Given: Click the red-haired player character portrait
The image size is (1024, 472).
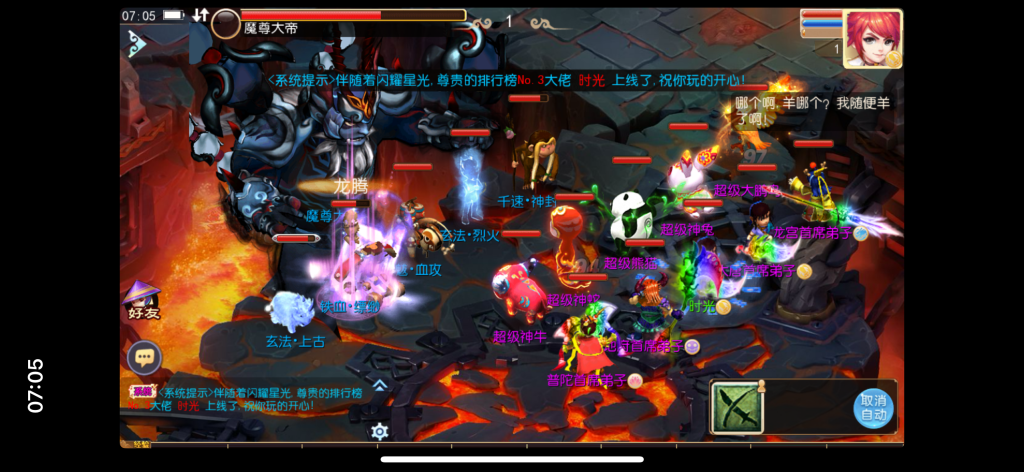Looking at the screenshot, I should pyautogui.click(x=872, y=38).
